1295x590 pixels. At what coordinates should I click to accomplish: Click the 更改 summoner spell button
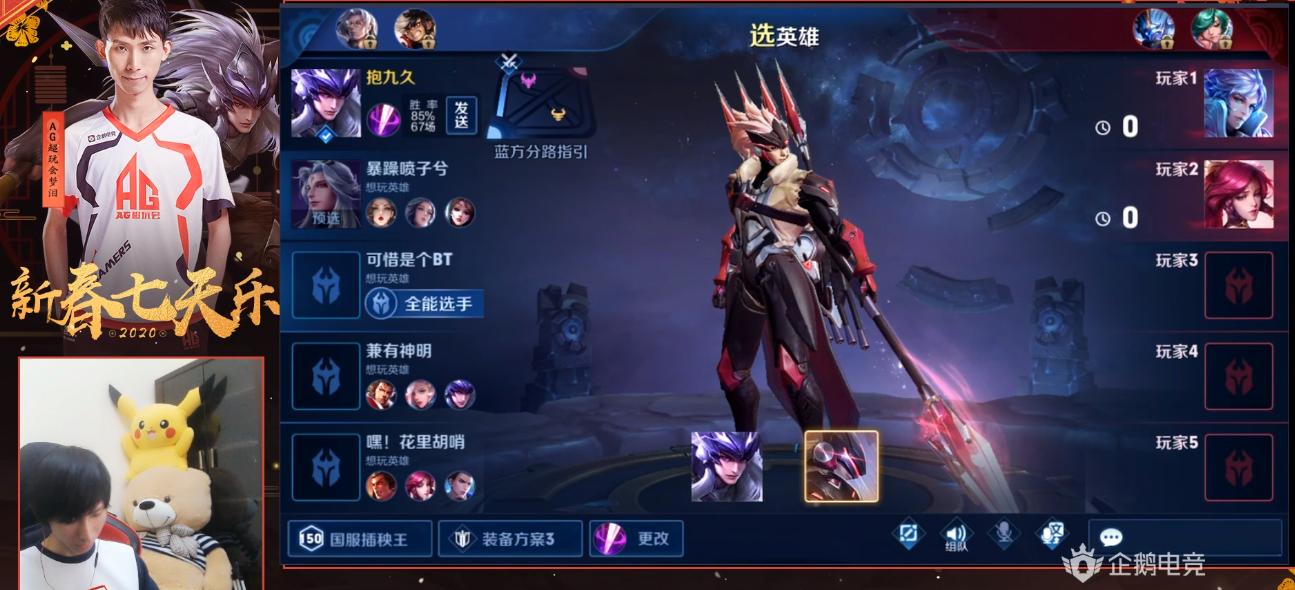[635, 539]
